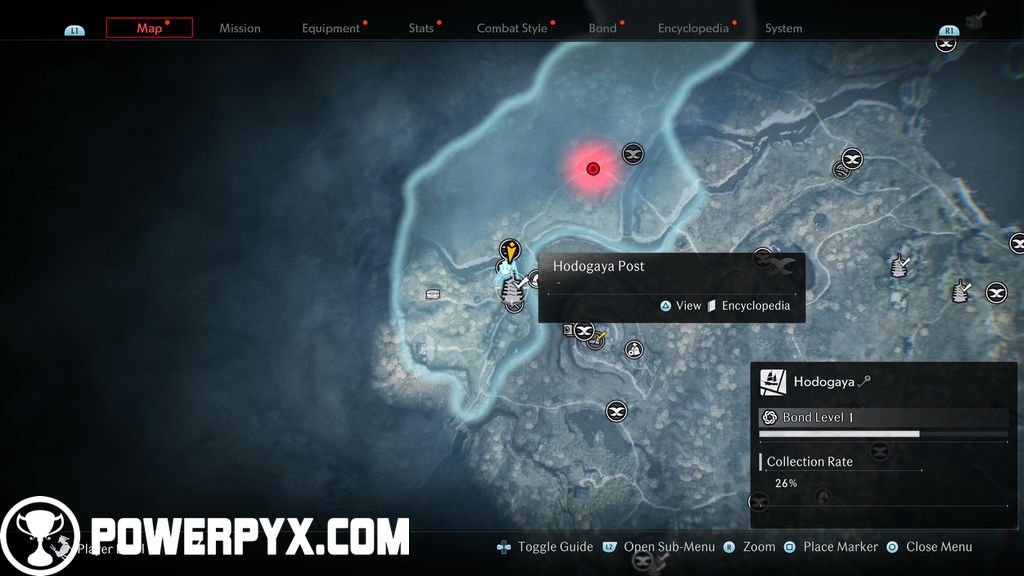Select the highlighted Map tab
The image size is (1024, 576).
pos(149,28)
